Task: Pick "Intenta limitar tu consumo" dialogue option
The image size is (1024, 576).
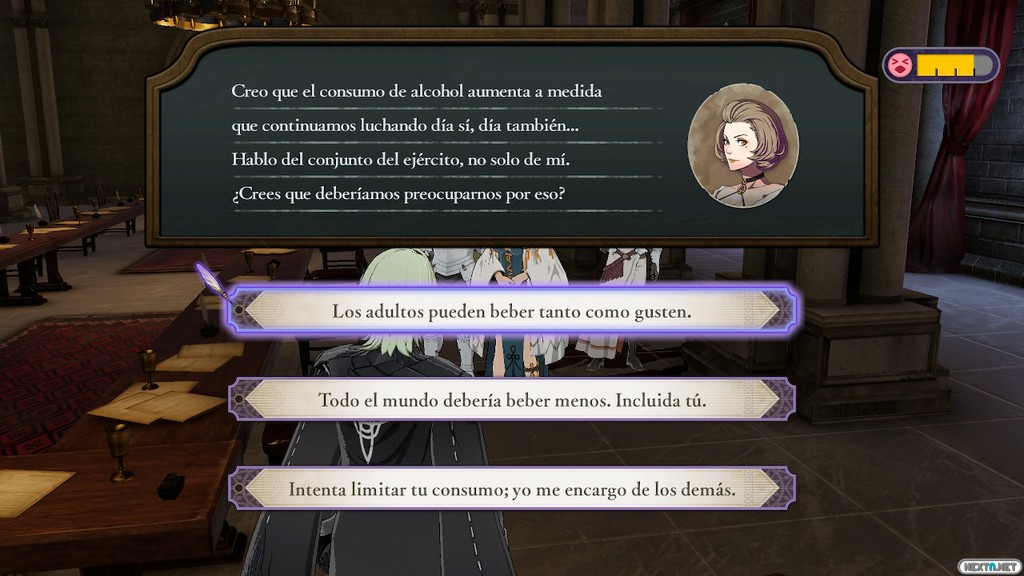Action: coord(512,490)
